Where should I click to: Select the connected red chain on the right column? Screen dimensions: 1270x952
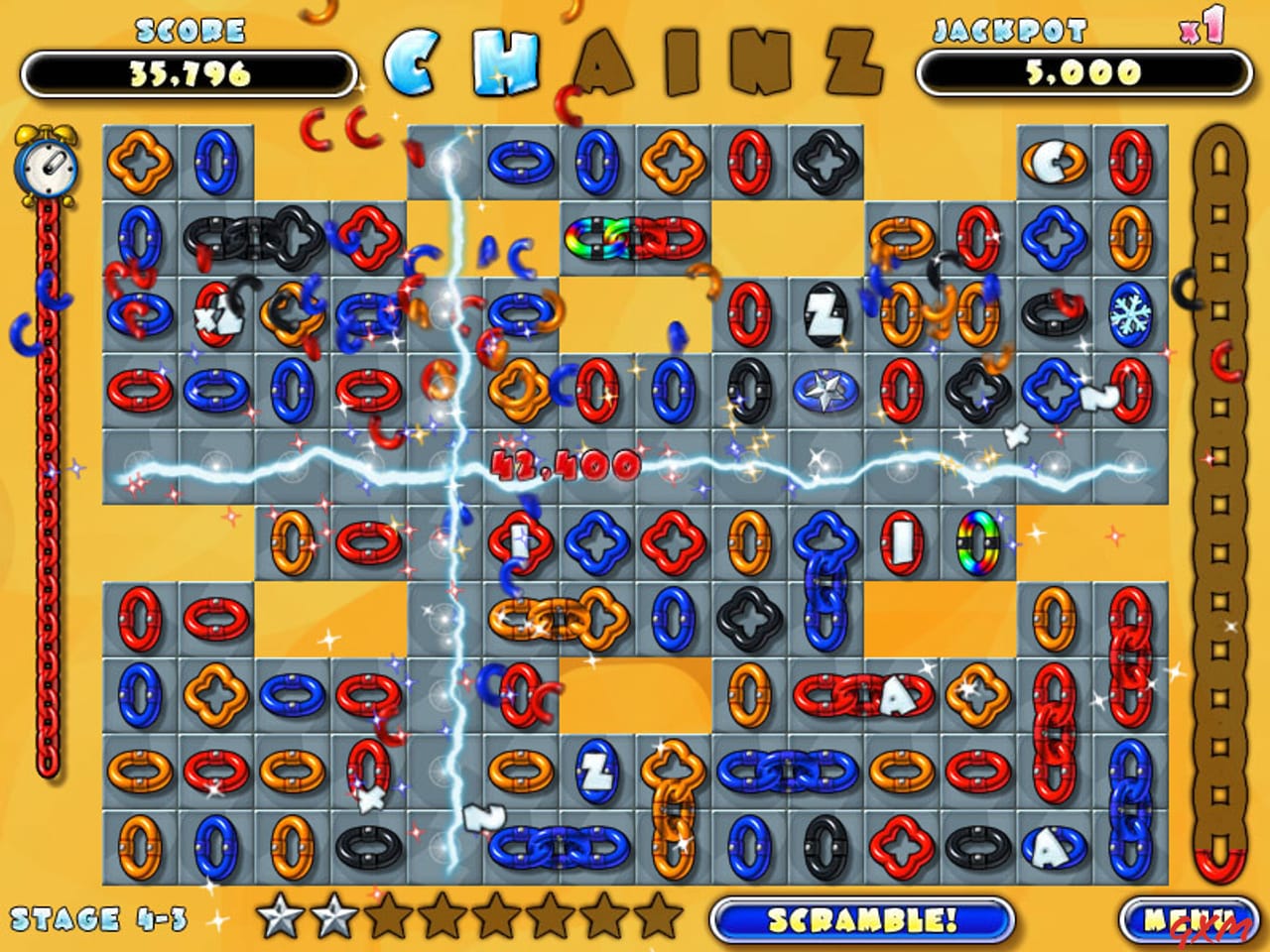[1127, 659]
